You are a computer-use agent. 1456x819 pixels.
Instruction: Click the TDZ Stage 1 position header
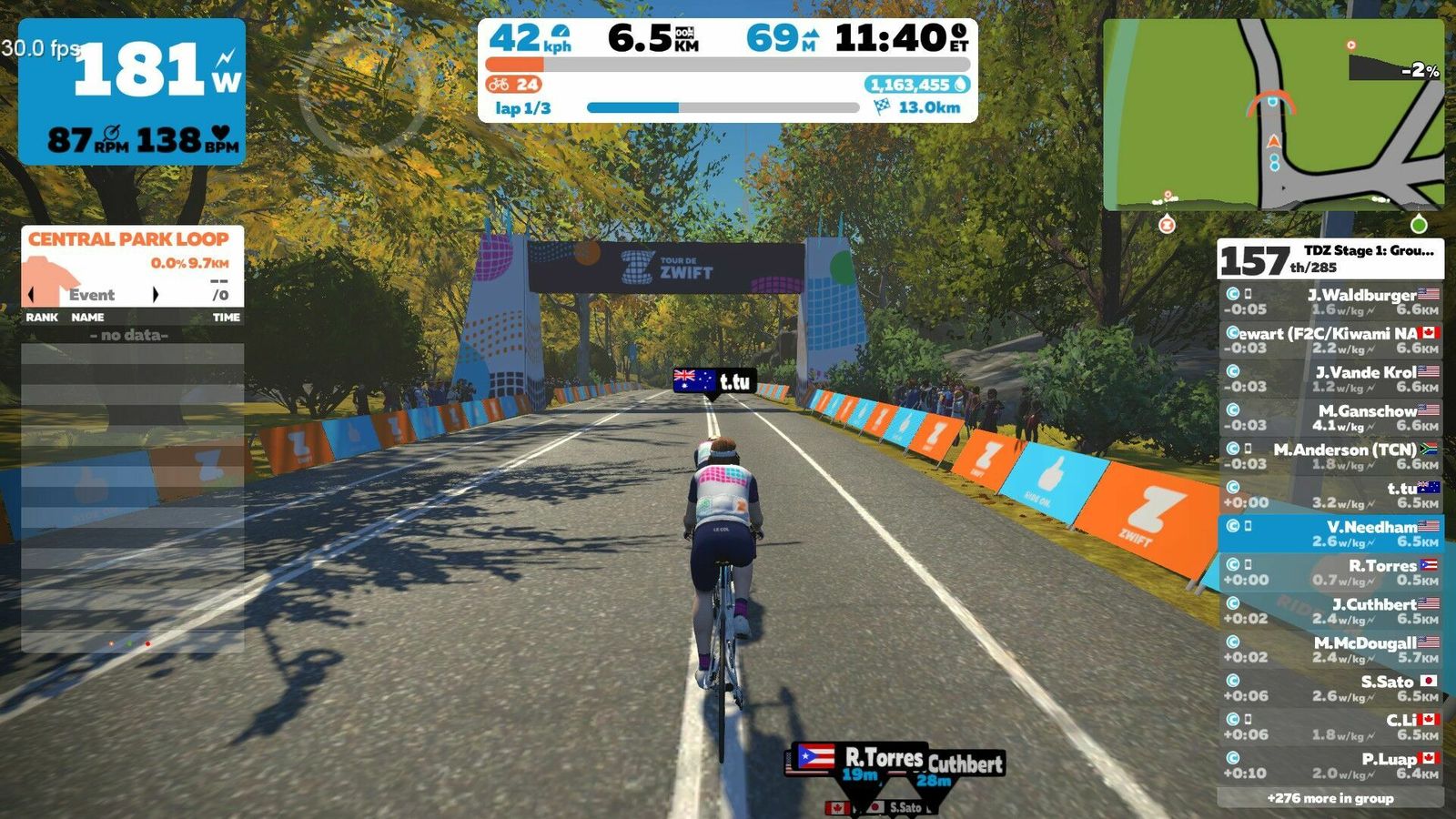(x=1330, y=259)
